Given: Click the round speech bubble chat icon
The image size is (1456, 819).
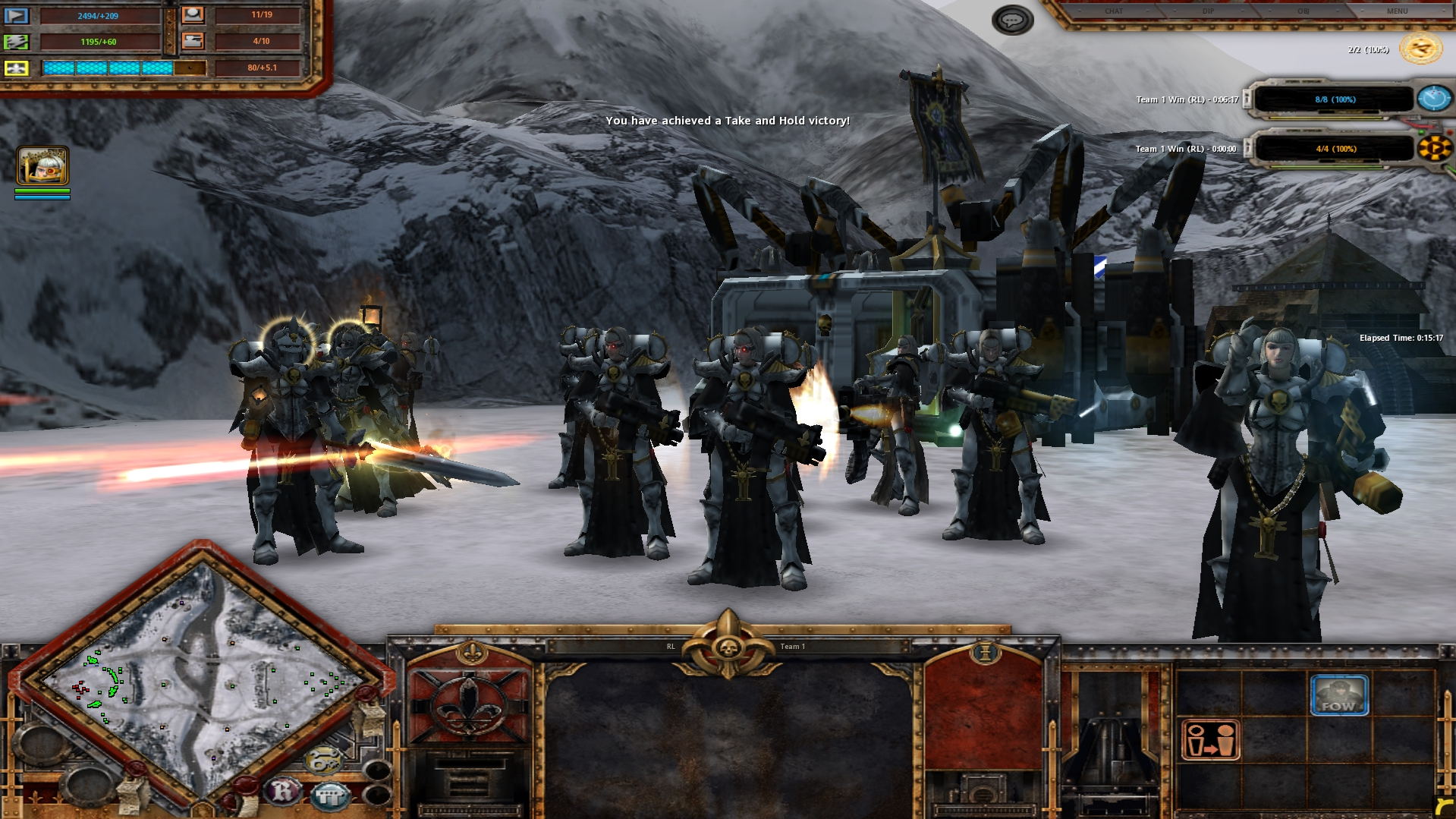Looking at the screenshot, I should click(x=1012, y=20).
